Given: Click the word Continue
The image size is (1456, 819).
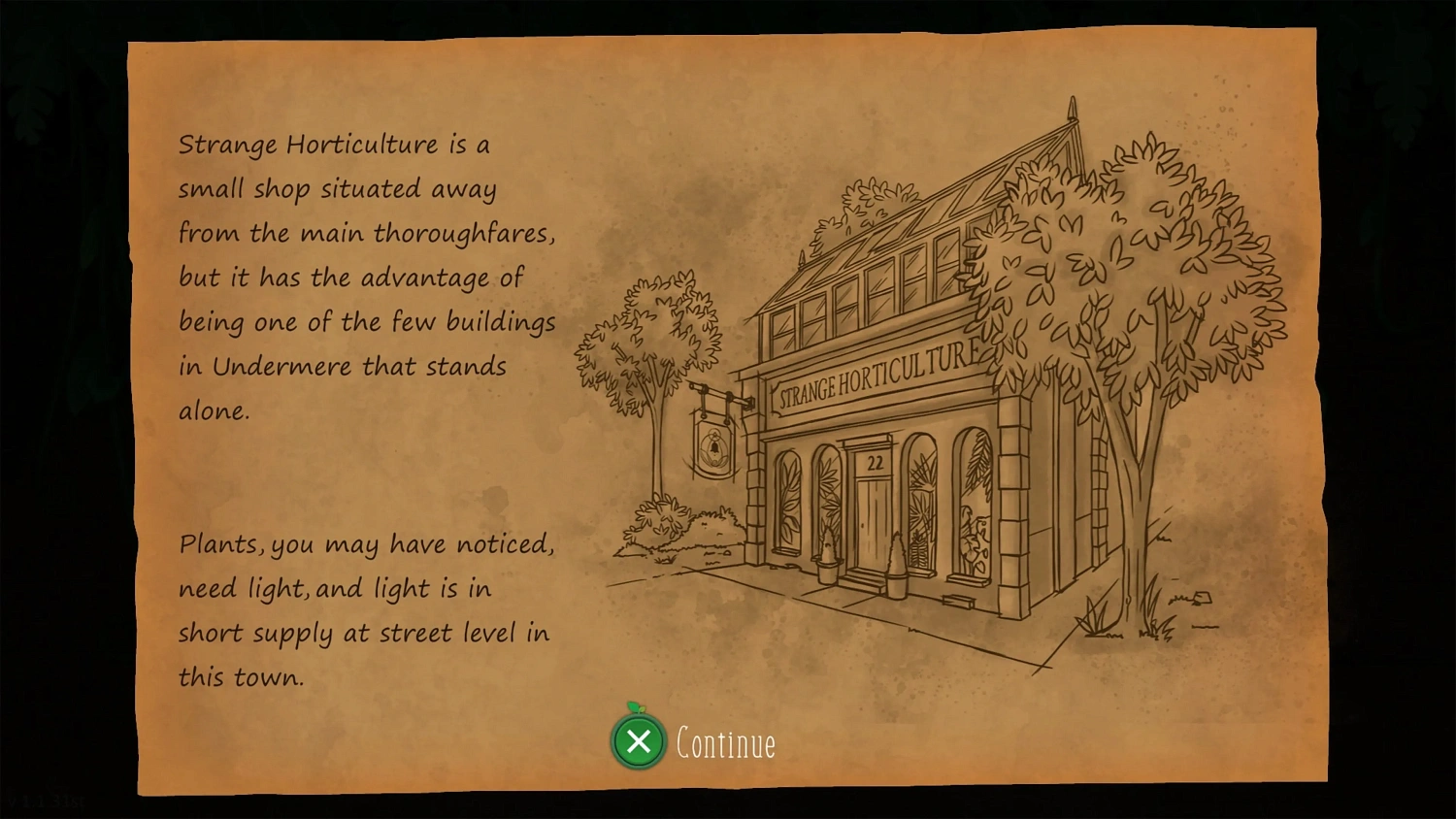Looking at the screenshot, I should [724, 743].
